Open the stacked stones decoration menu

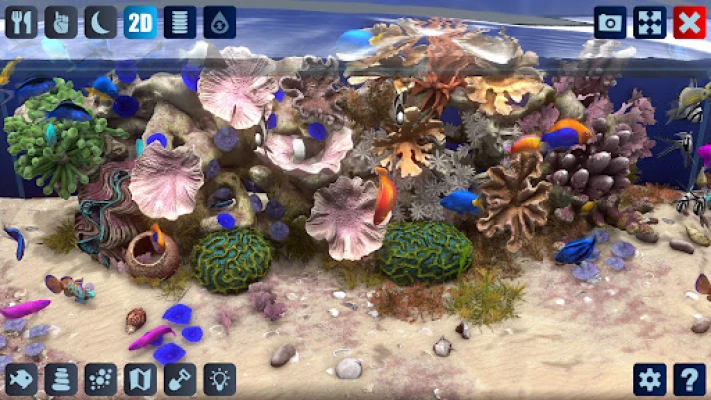pos(60,379)
